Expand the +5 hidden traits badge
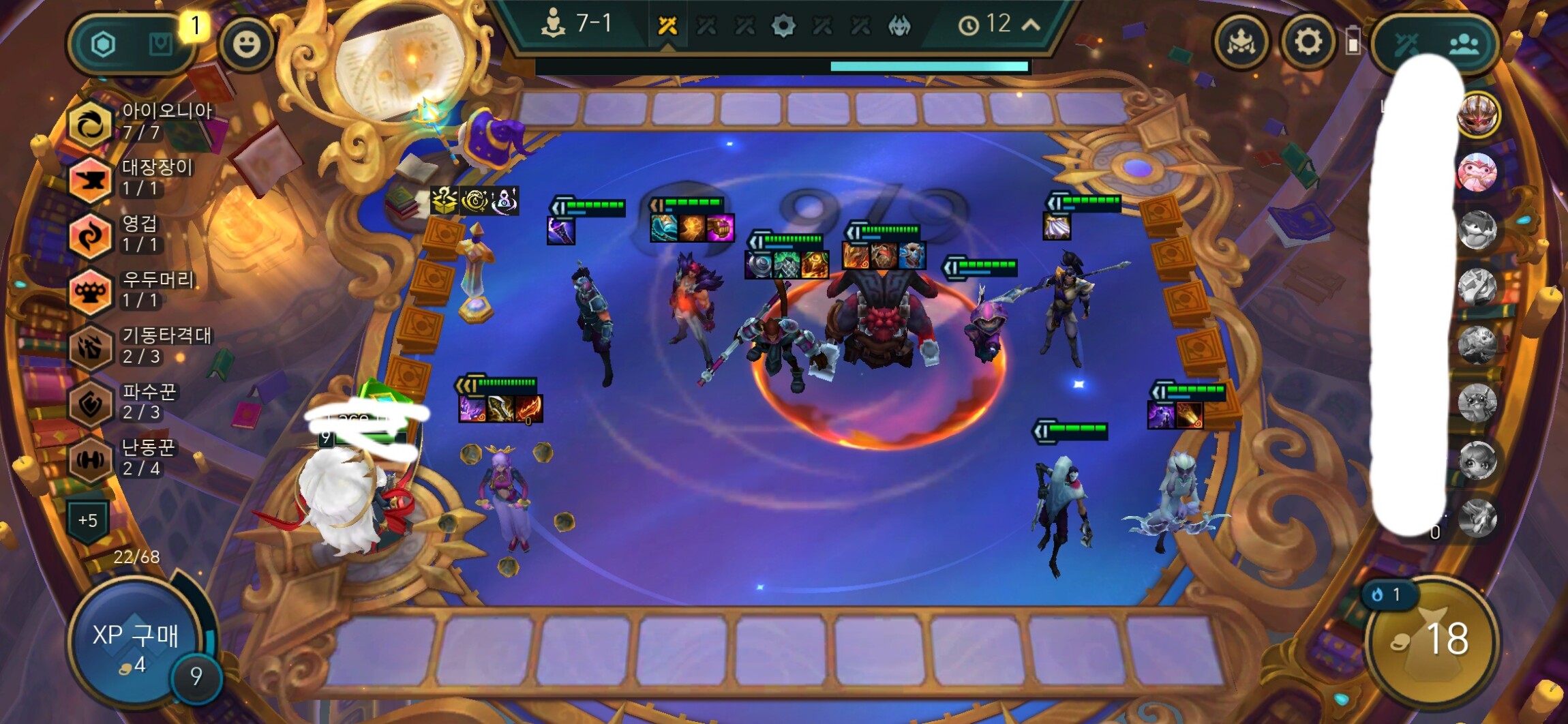Viewport: 1568px width, 724px height. click(x=88, y=521)
